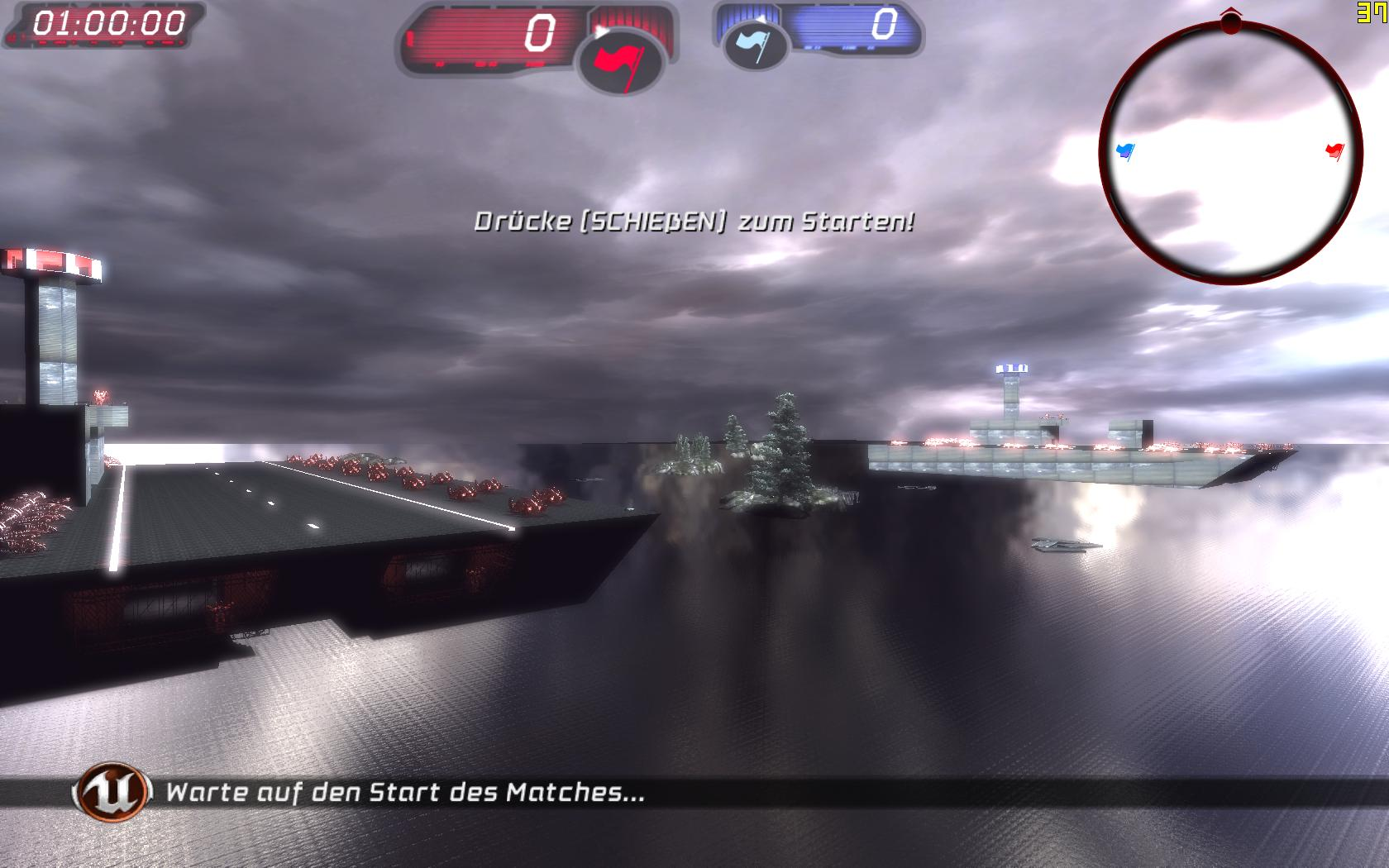This screenshot has width=1389, height=868.
Task: Click the yellow FPS counter digits
Action: coord(1372,11)
